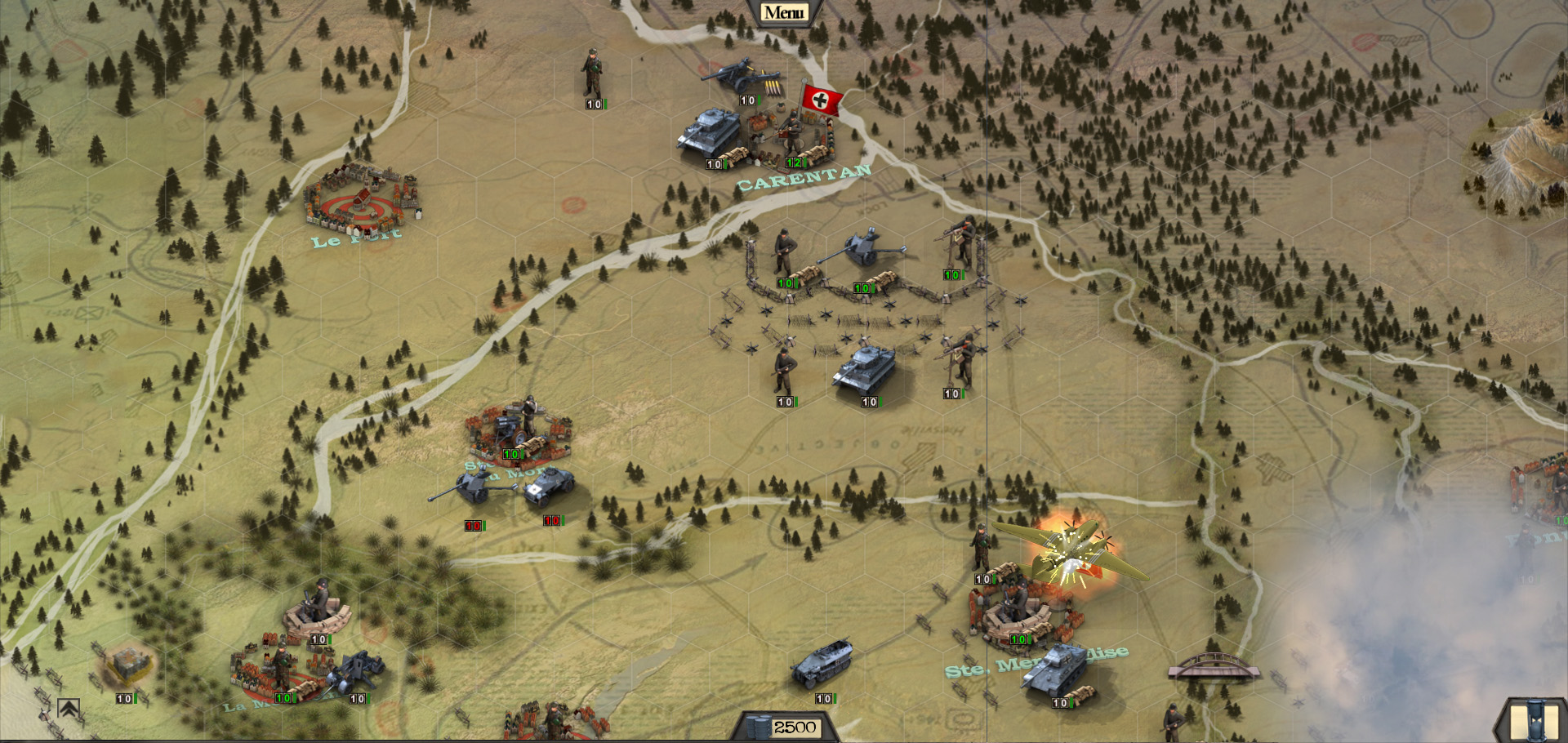
Task: Click the double-chevron rank icon
Action: pos(69,710)
